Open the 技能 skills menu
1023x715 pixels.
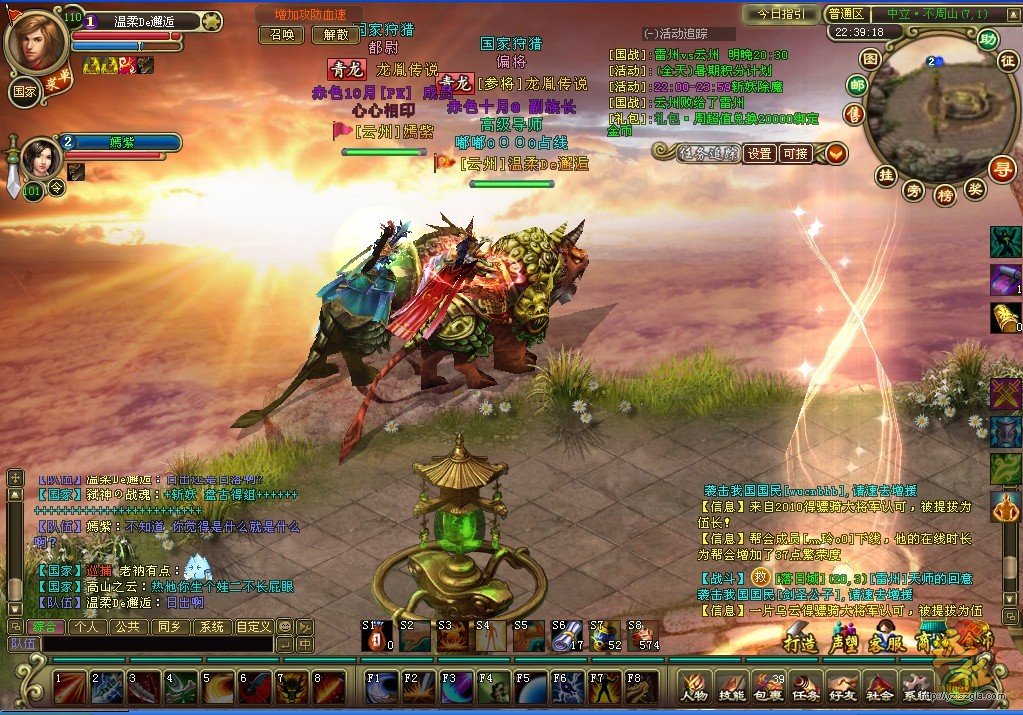click(x=732, y=687)
